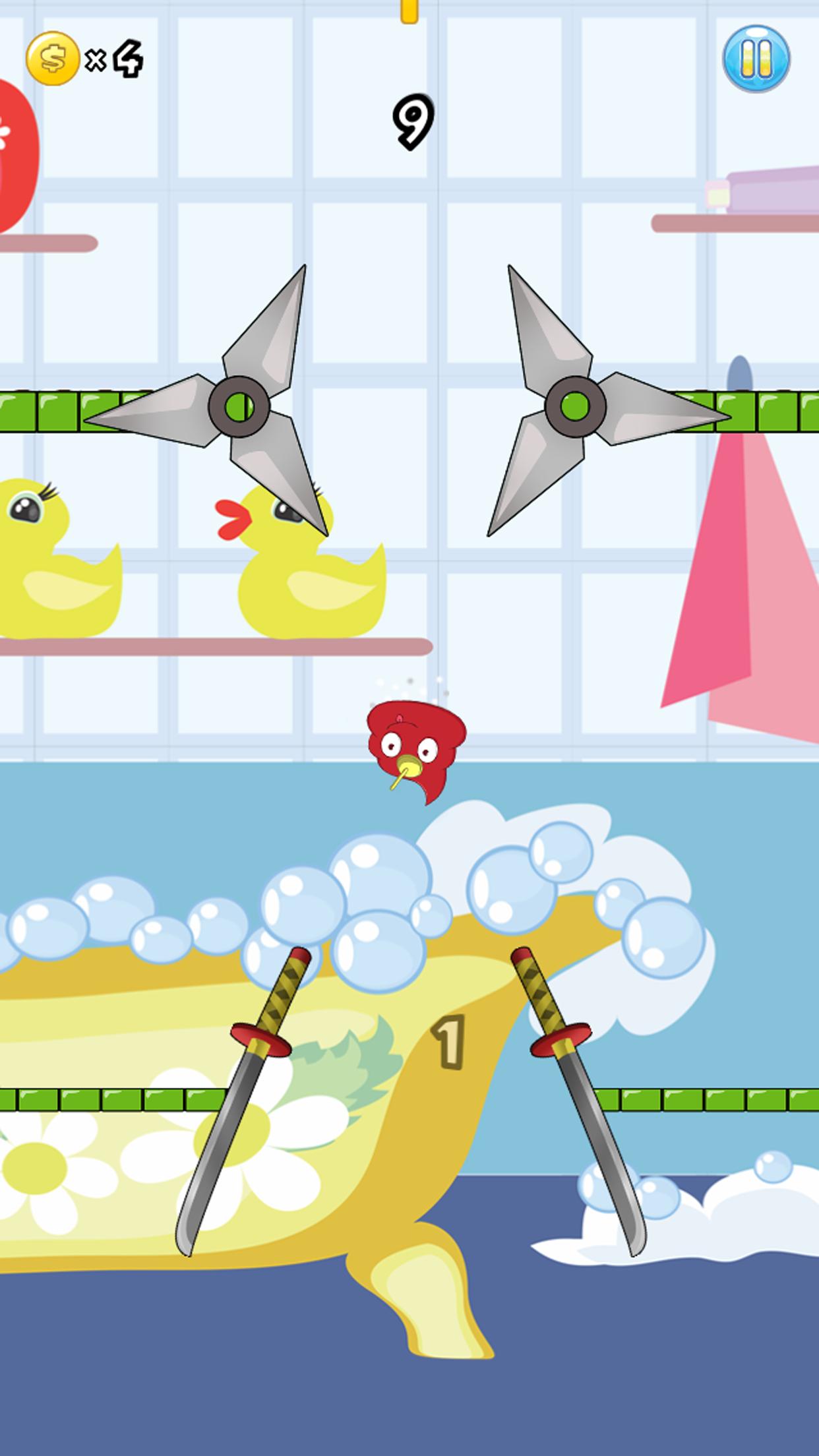The image size is (819, 1456).
Task: Pause the game with the blue button
Action: (756, 59)
